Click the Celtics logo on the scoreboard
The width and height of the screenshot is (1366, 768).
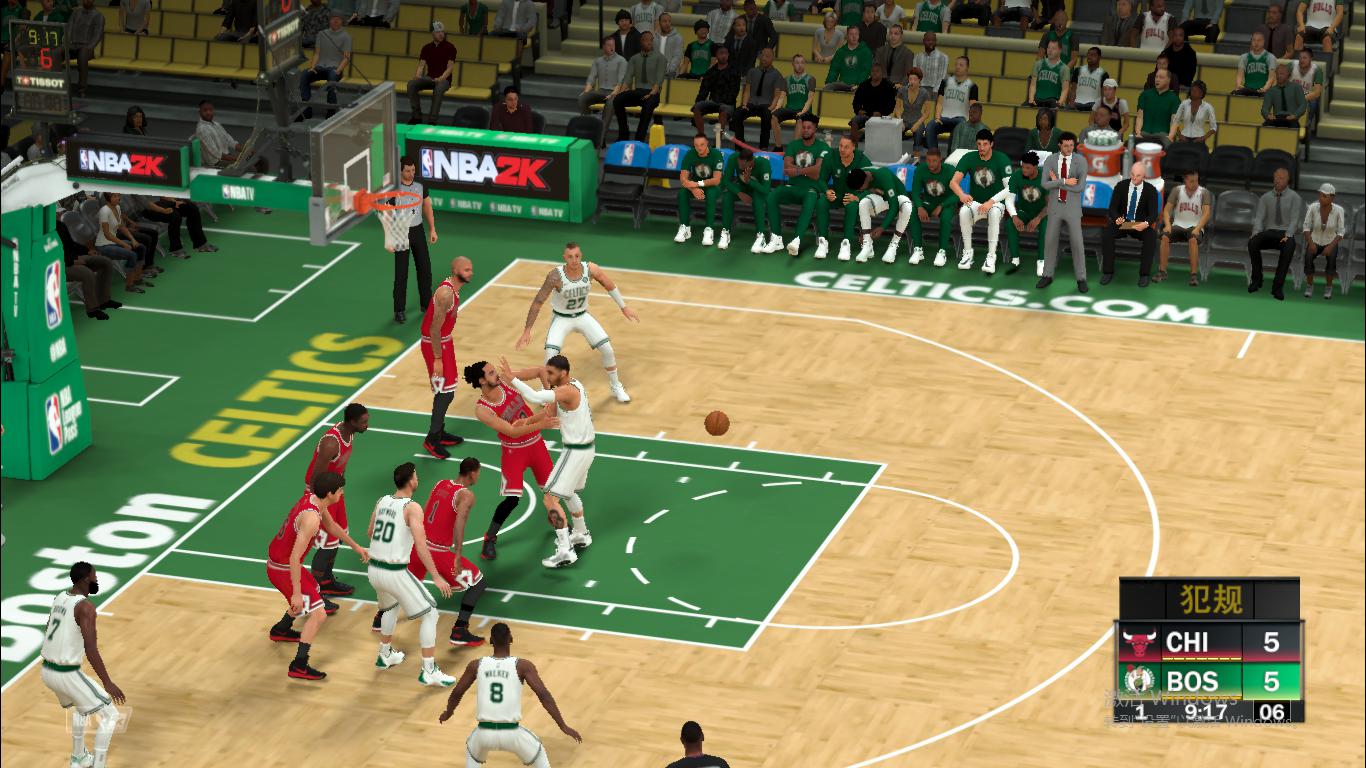(1137, 678)
